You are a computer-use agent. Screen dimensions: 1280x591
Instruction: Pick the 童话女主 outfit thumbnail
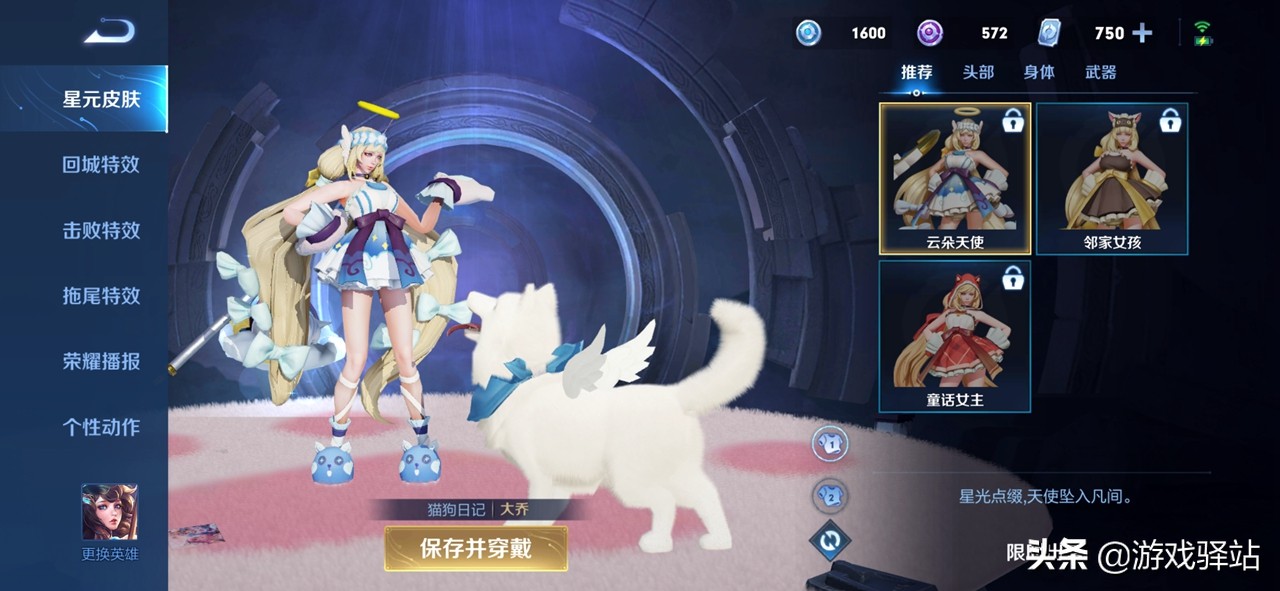point(955,336)
